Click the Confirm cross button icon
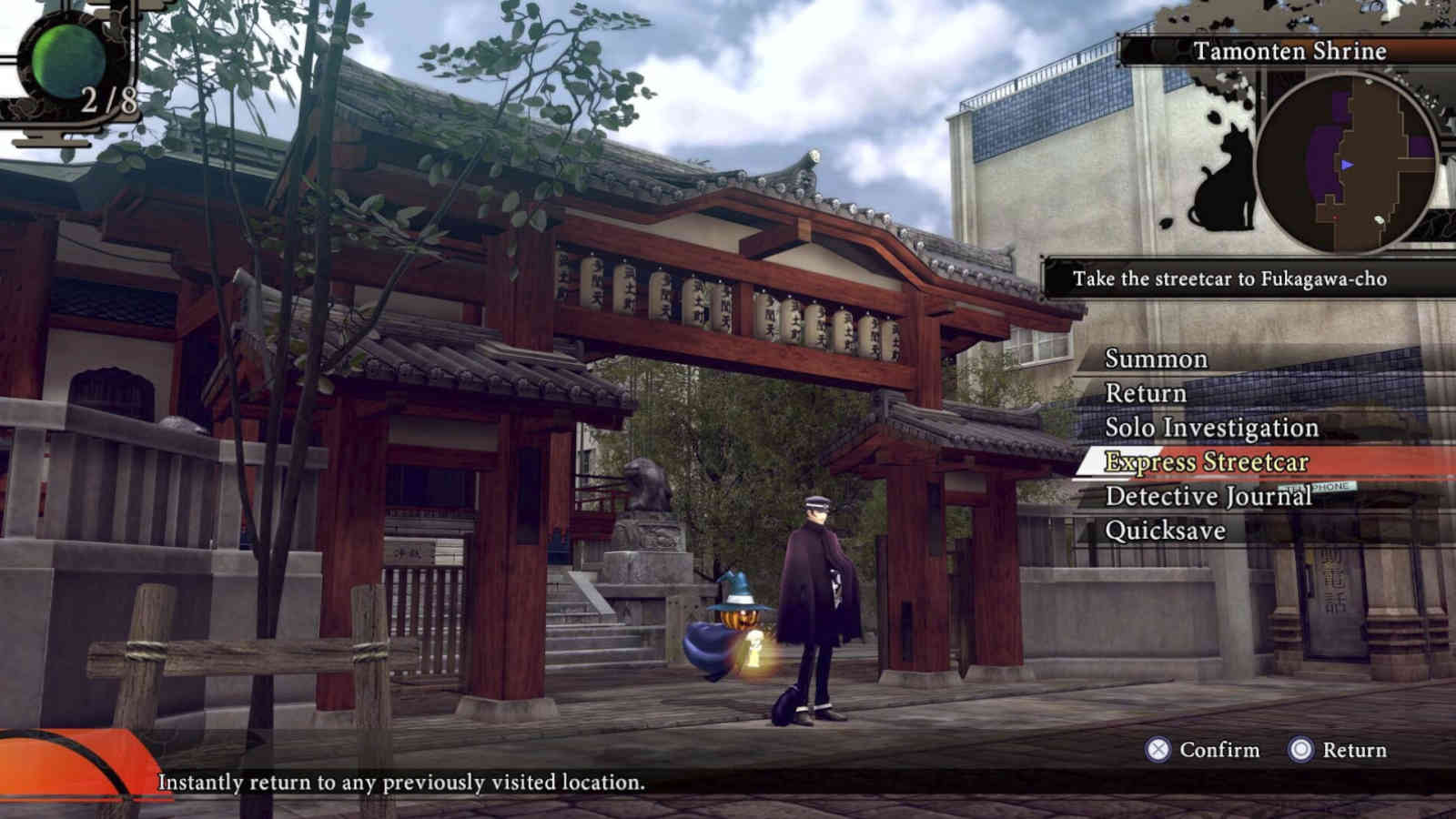 pos(1156,751)
